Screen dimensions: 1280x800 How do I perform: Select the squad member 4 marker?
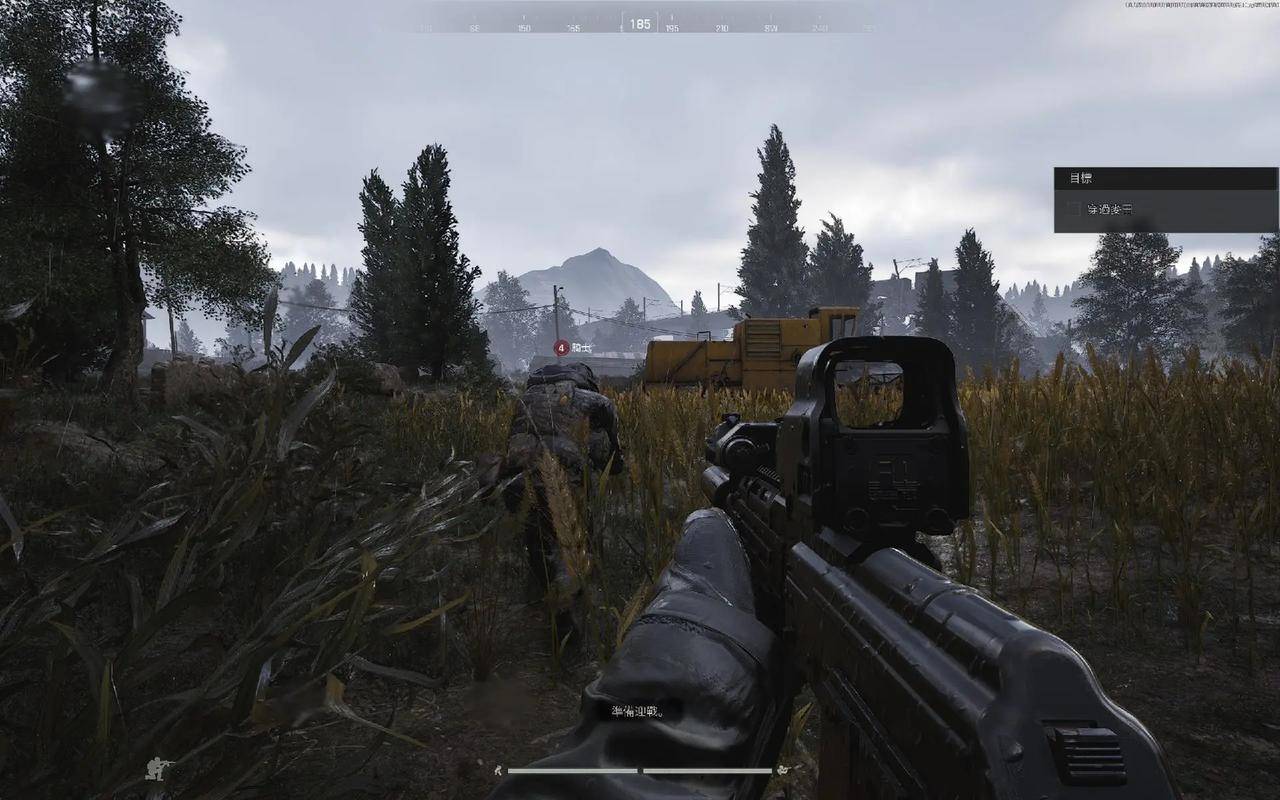pyautogui.click(x=561, y=347)
